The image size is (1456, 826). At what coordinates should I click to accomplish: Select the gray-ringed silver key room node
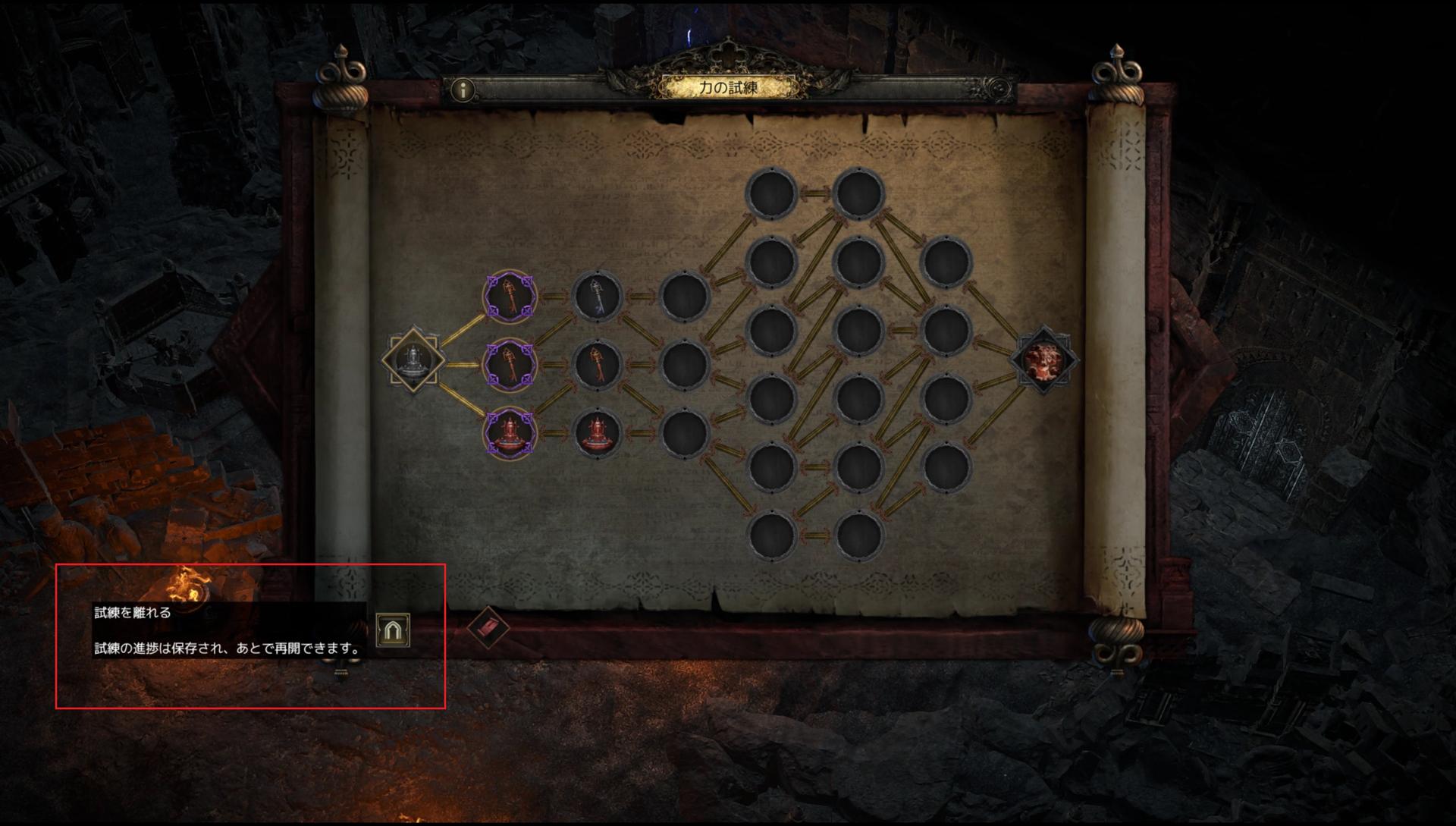597,297
